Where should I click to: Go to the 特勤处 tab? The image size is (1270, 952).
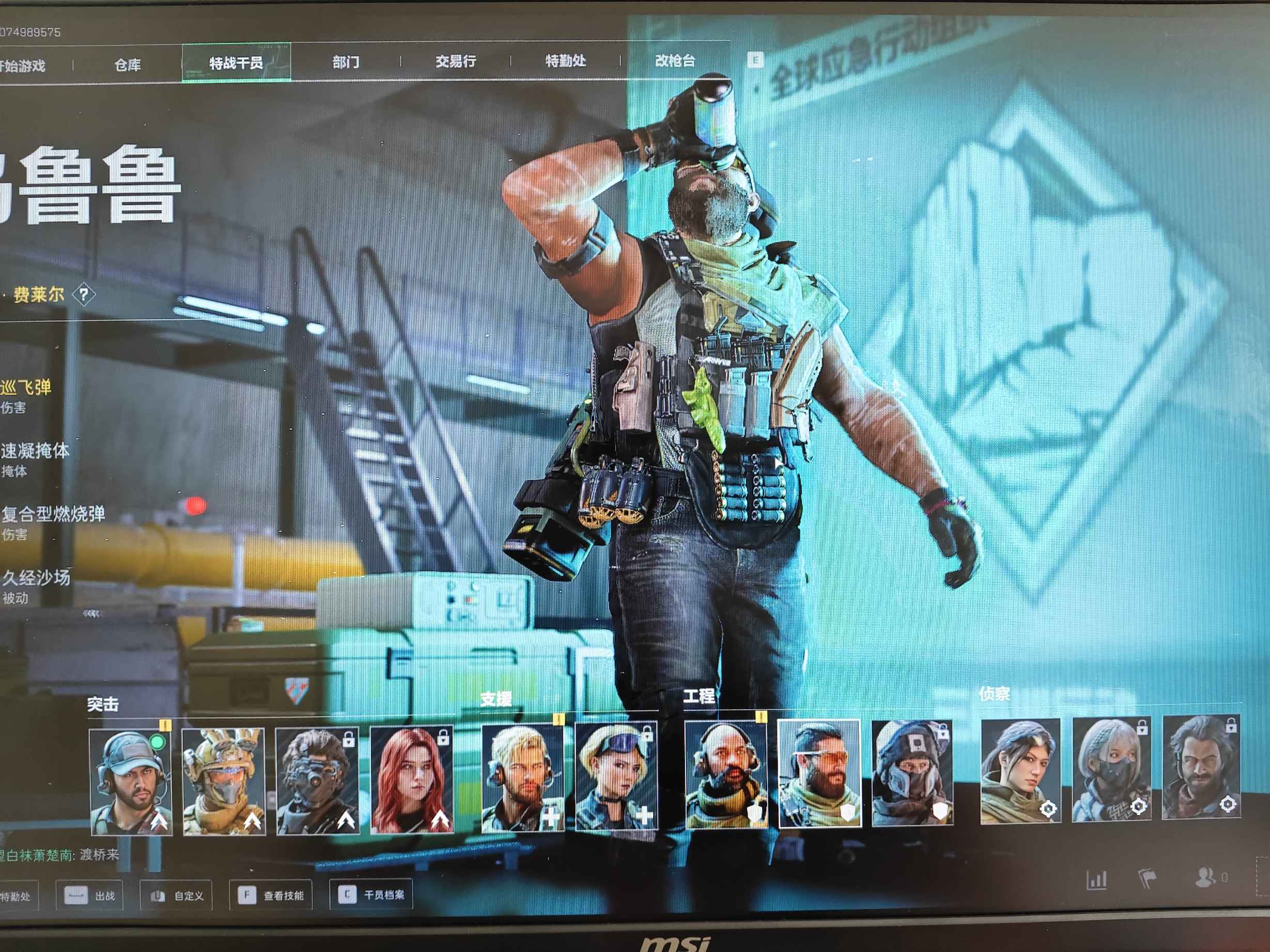click(x=566, y=60)
